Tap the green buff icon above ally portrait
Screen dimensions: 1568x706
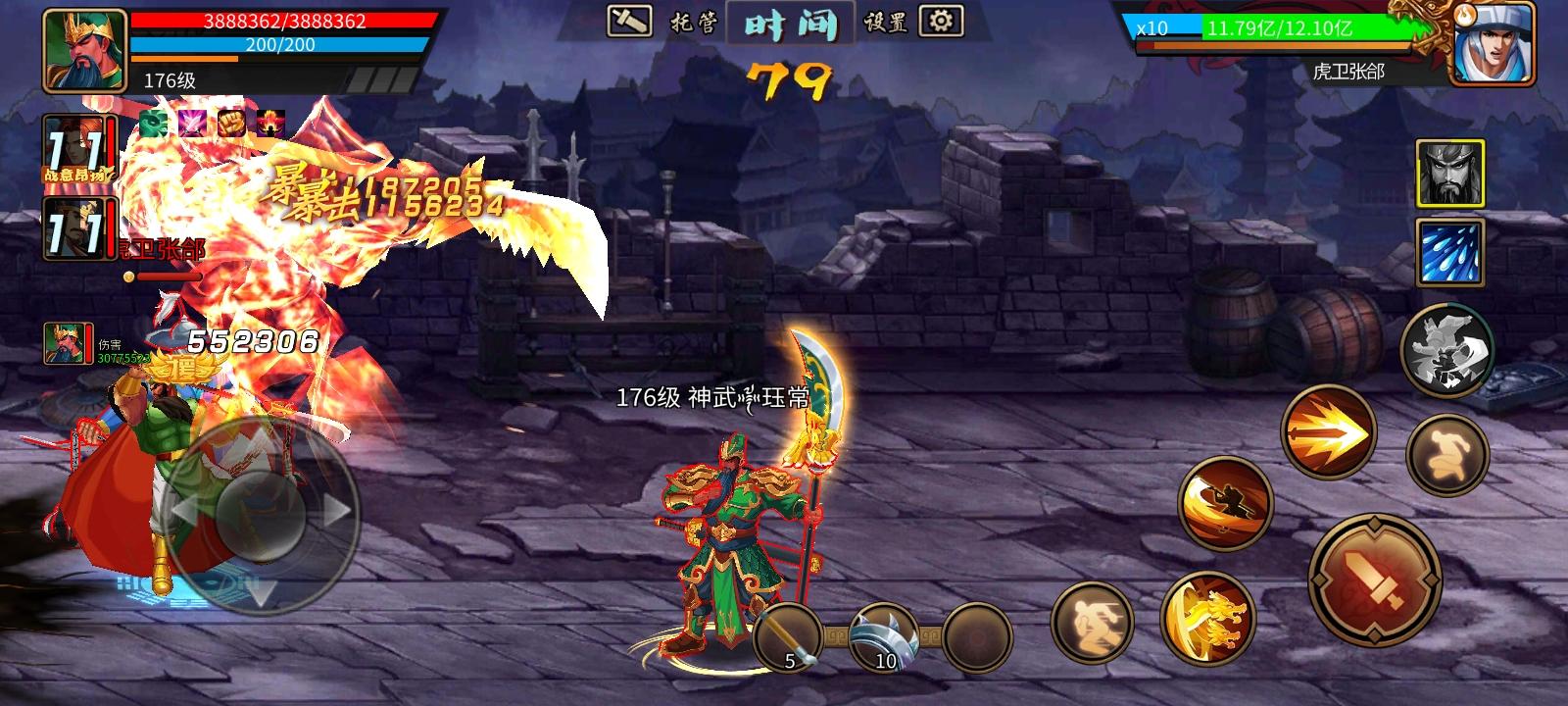pyautogui.click(x=153, y=123)
